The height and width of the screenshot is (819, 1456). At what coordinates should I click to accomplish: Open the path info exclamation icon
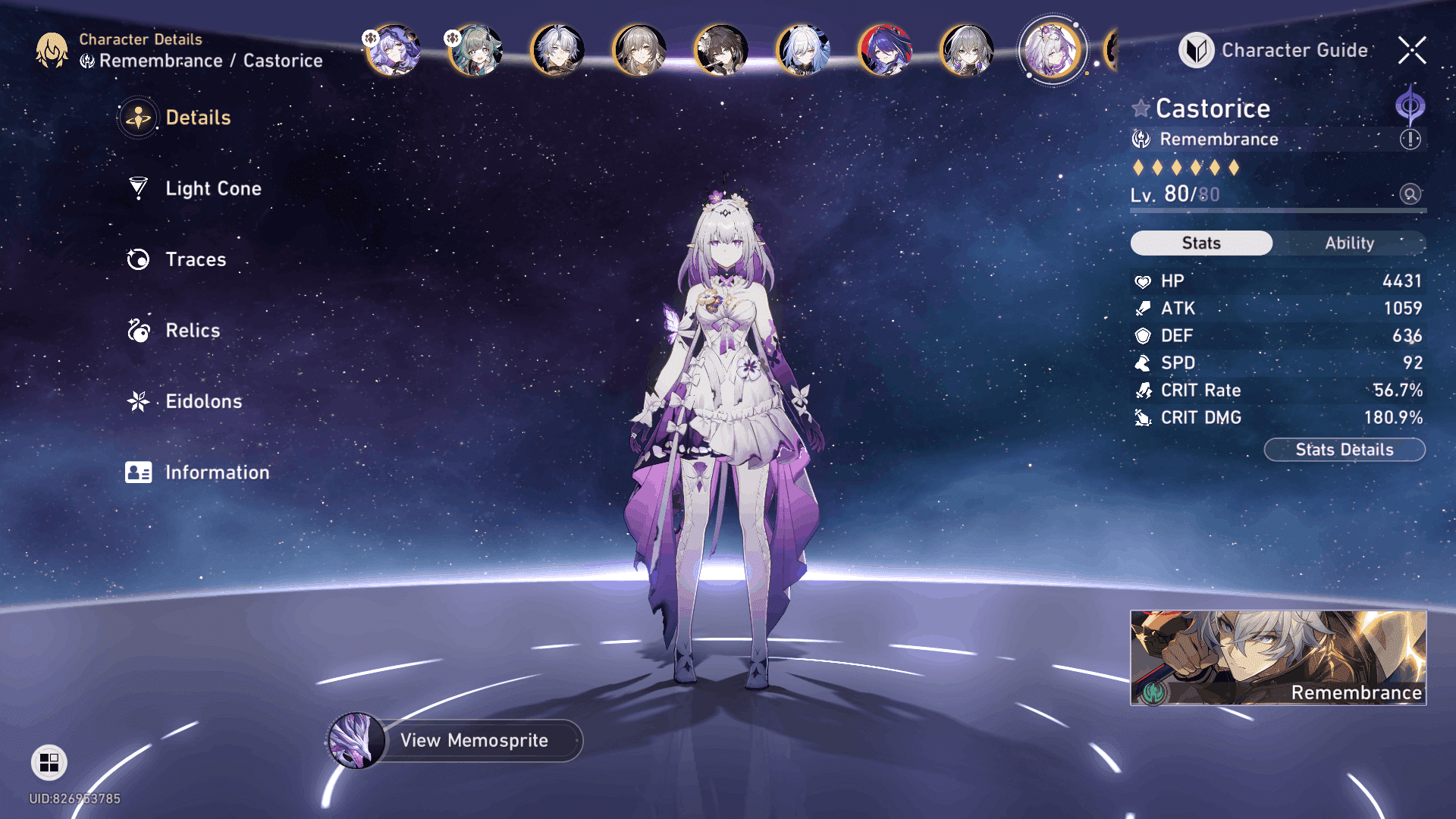[x=1410, y=140]
